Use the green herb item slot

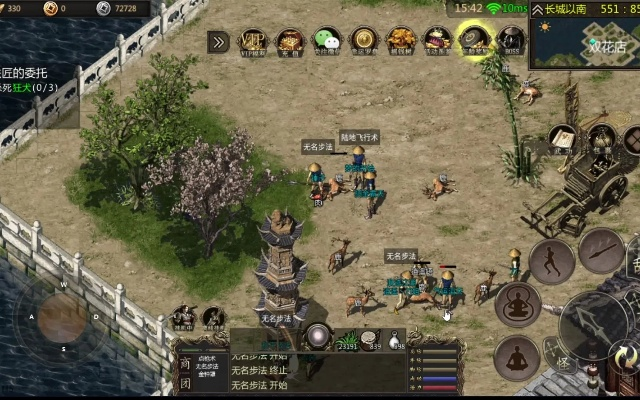coord(347,339)
